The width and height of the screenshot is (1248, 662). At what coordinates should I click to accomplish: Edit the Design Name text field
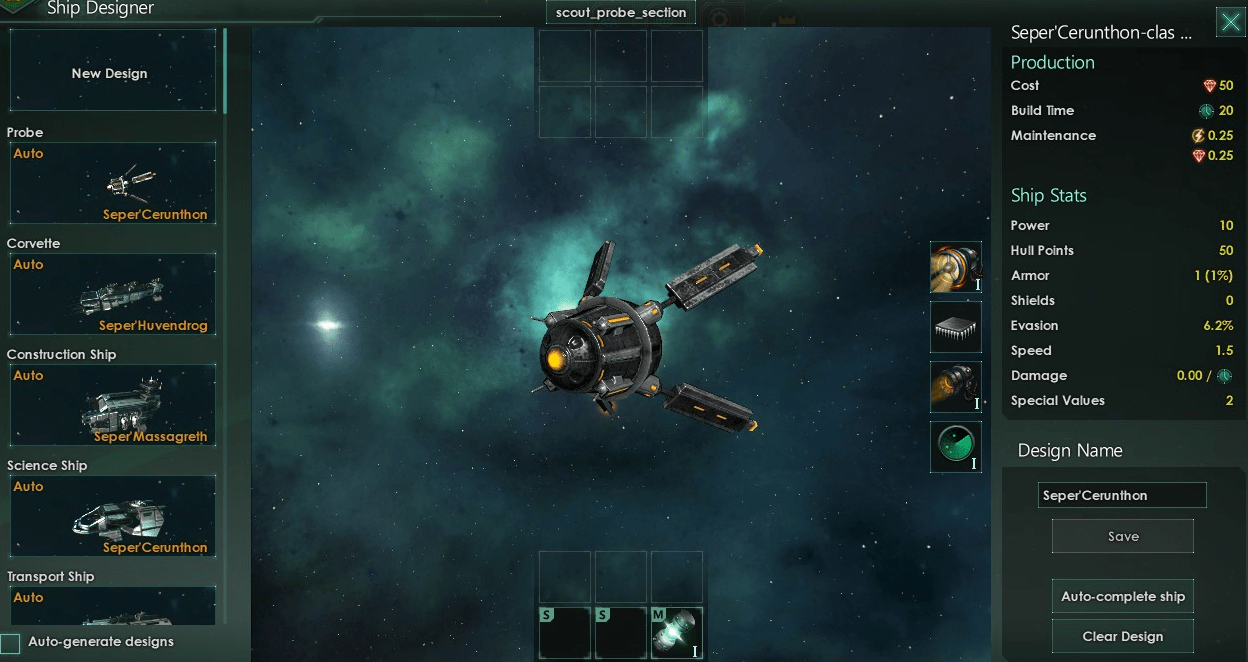(1121, 495)
